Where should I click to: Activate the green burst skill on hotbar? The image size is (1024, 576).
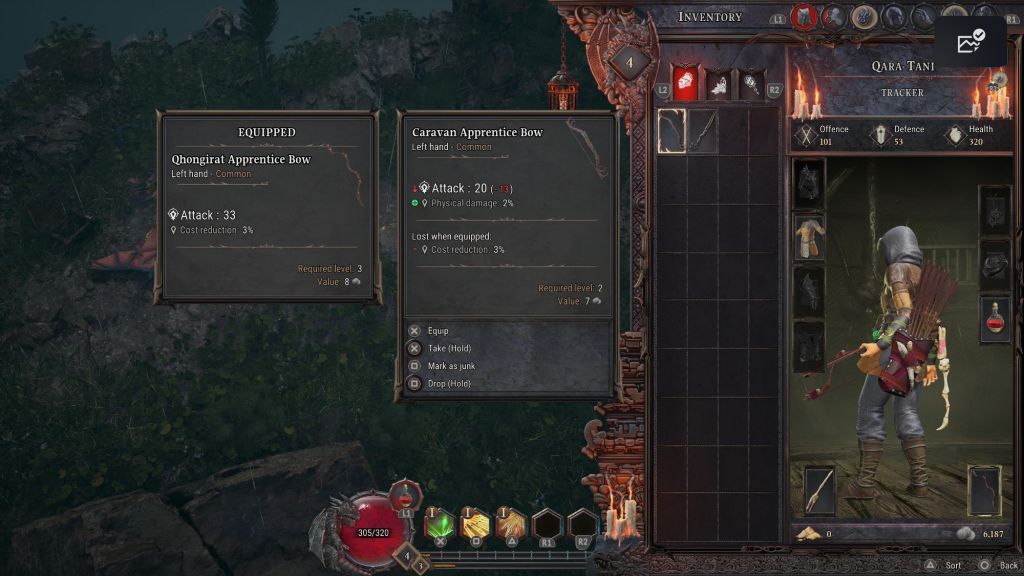click(439, 524)
